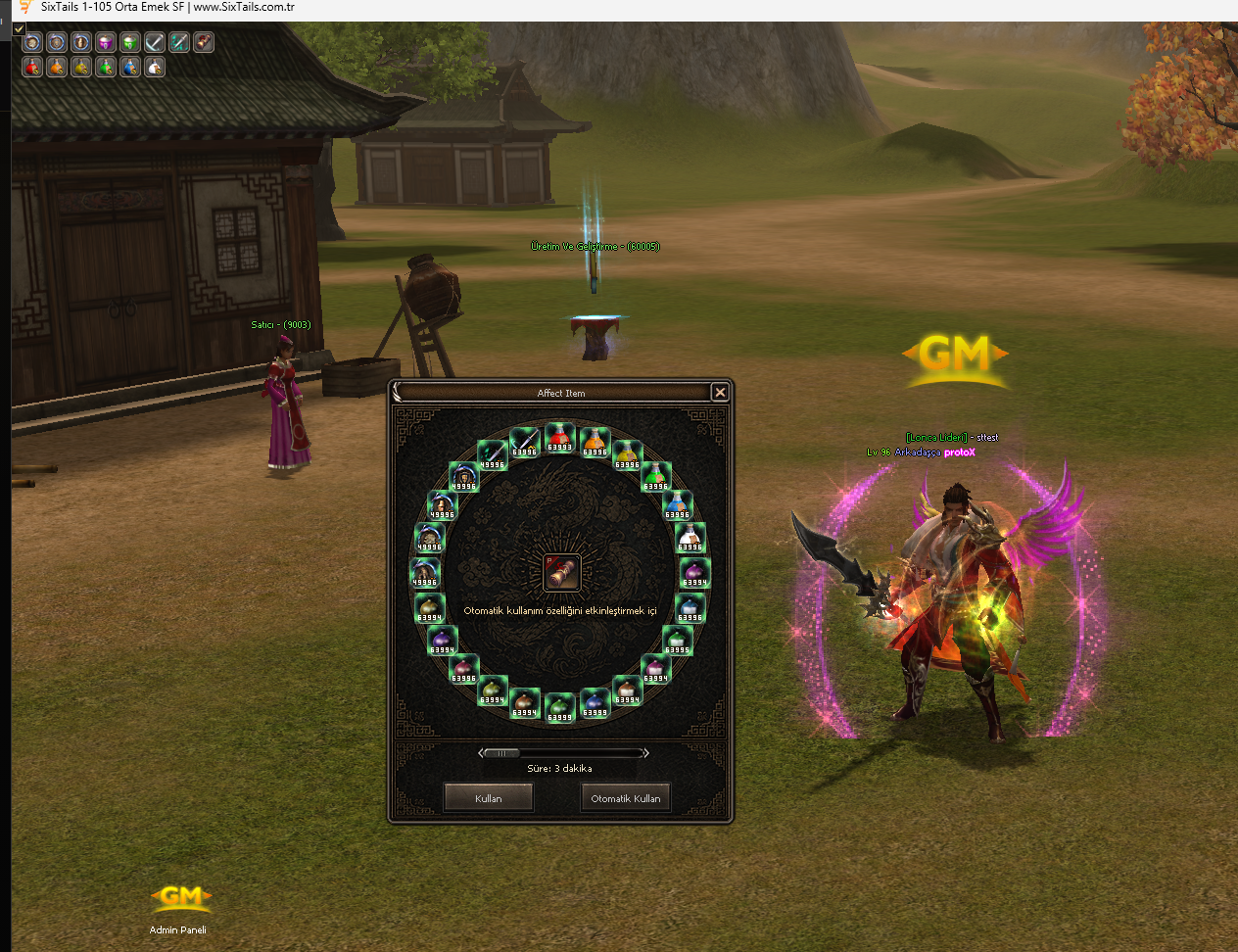The width and height of the screenshot is (1238, 952).
Task: Select the scroll icon in the ring's center
Action: pyautogui.click(x=561, y=573)
